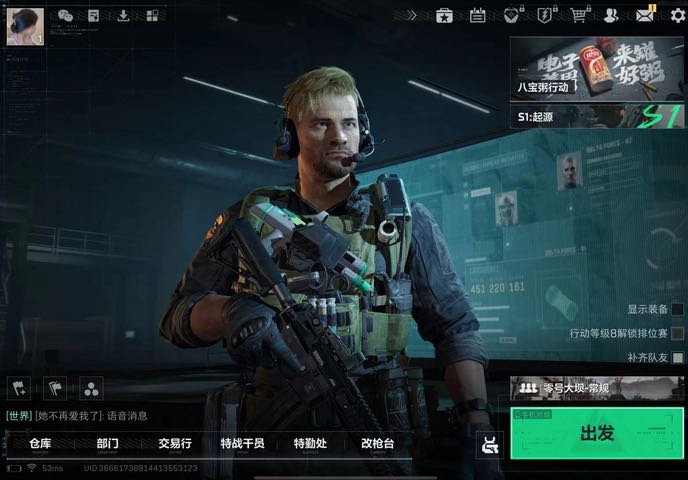Start the match with the 出发 button
This screenshot has height=480, width=688.
pyautogui.click(x=597, y=433)
